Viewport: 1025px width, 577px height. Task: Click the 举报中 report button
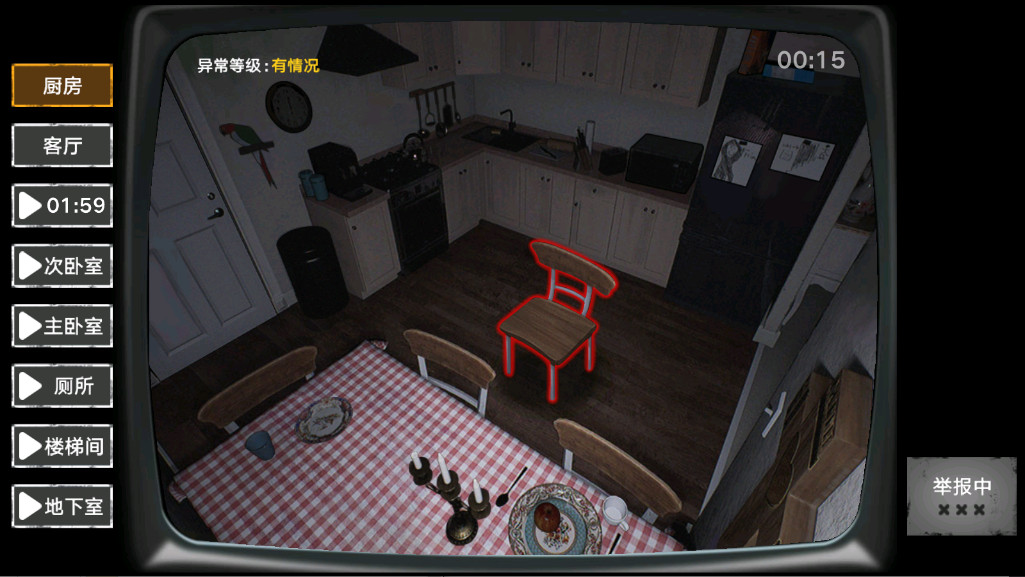pyautogui.click(x=961, y=496)
